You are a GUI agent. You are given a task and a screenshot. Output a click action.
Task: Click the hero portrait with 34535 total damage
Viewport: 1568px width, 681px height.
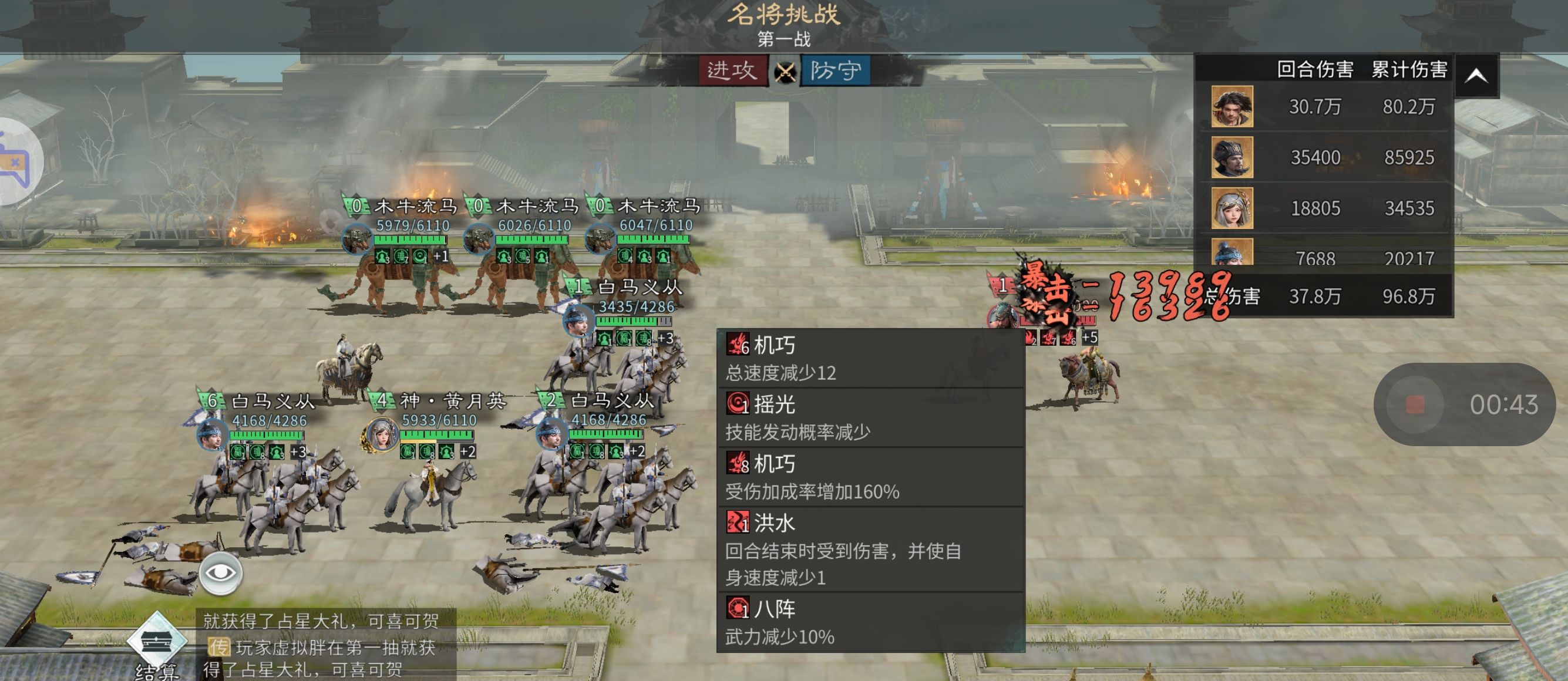[1231, 208]
